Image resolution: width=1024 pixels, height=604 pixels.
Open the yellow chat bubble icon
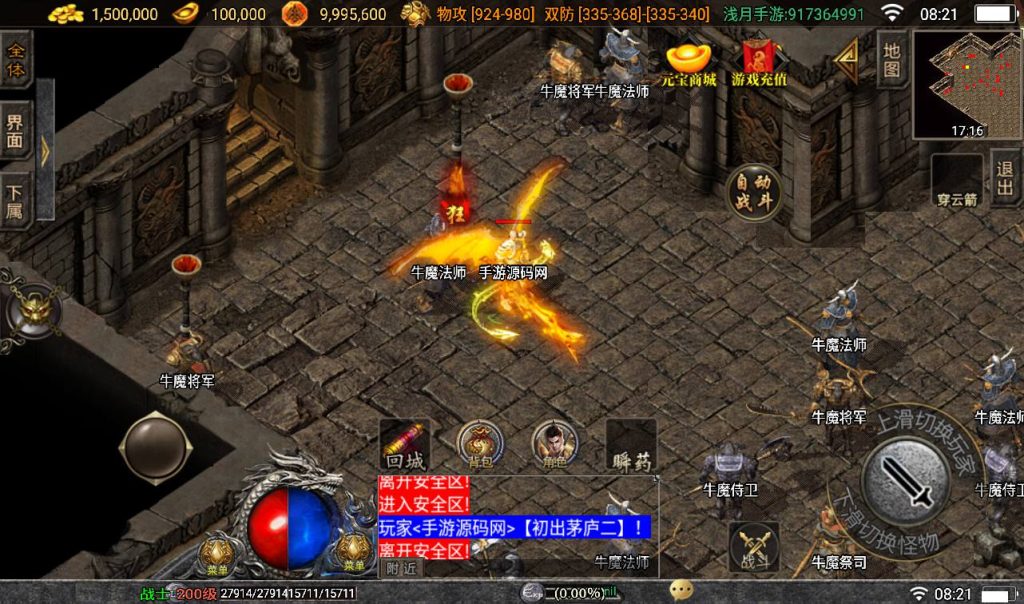[x=682, y=591]
